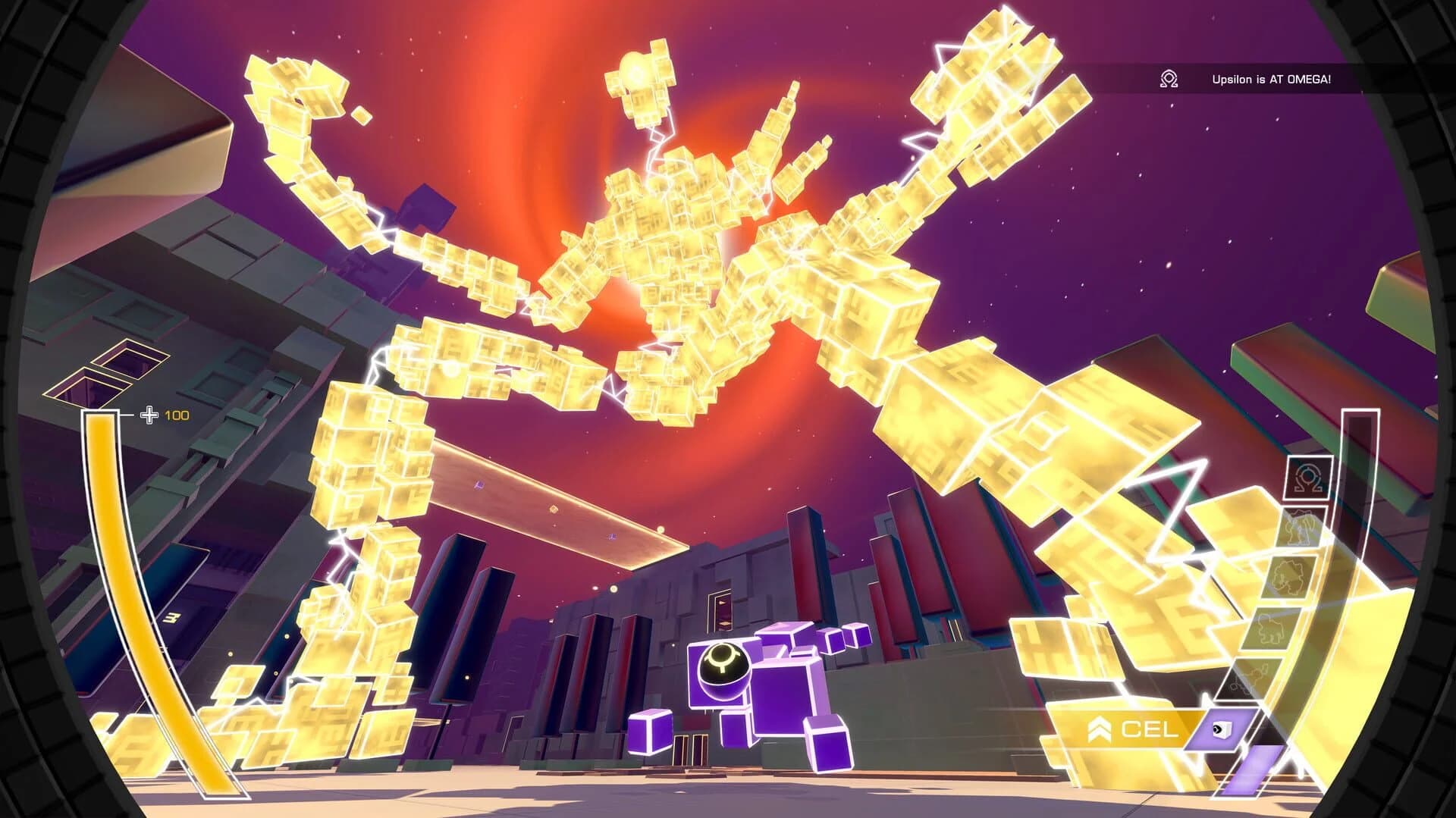Click the white cube icon next to the CEL label
The width and height of the screenshot is (1456, 818).
click(x=1221, y=729)
